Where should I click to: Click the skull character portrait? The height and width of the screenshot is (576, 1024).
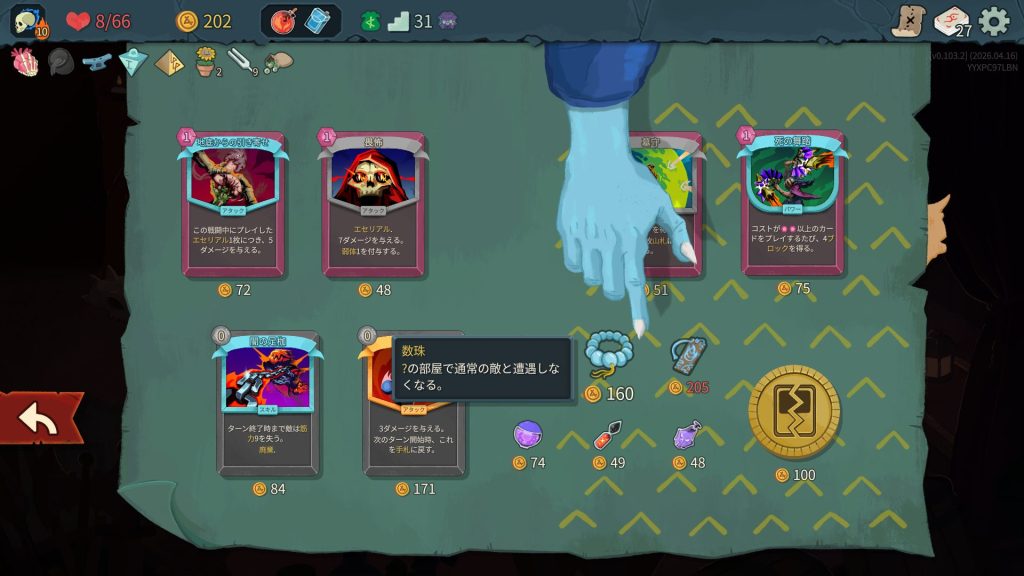(27, 21)
